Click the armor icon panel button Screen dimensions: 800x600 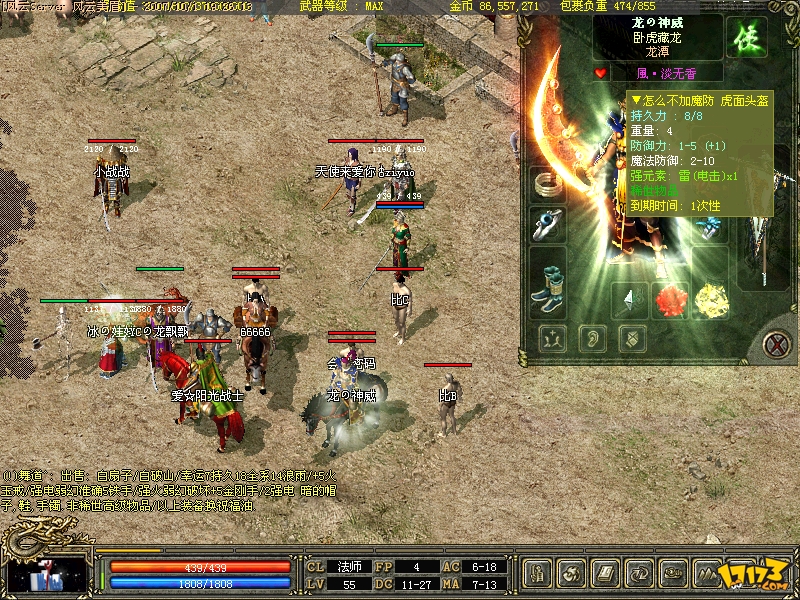[631, 339]
